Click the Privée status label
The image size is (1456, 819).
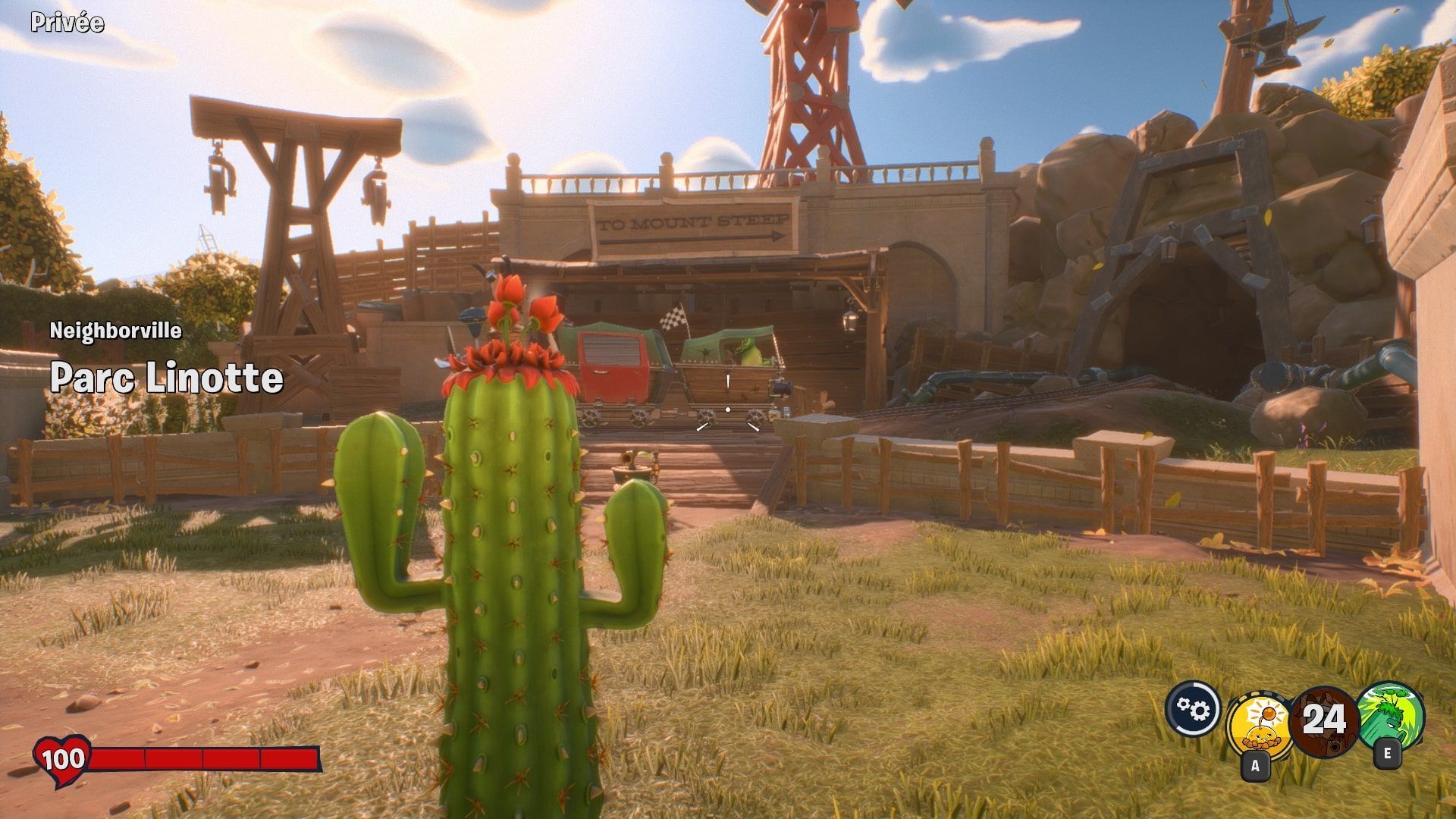tap(67, 23)
